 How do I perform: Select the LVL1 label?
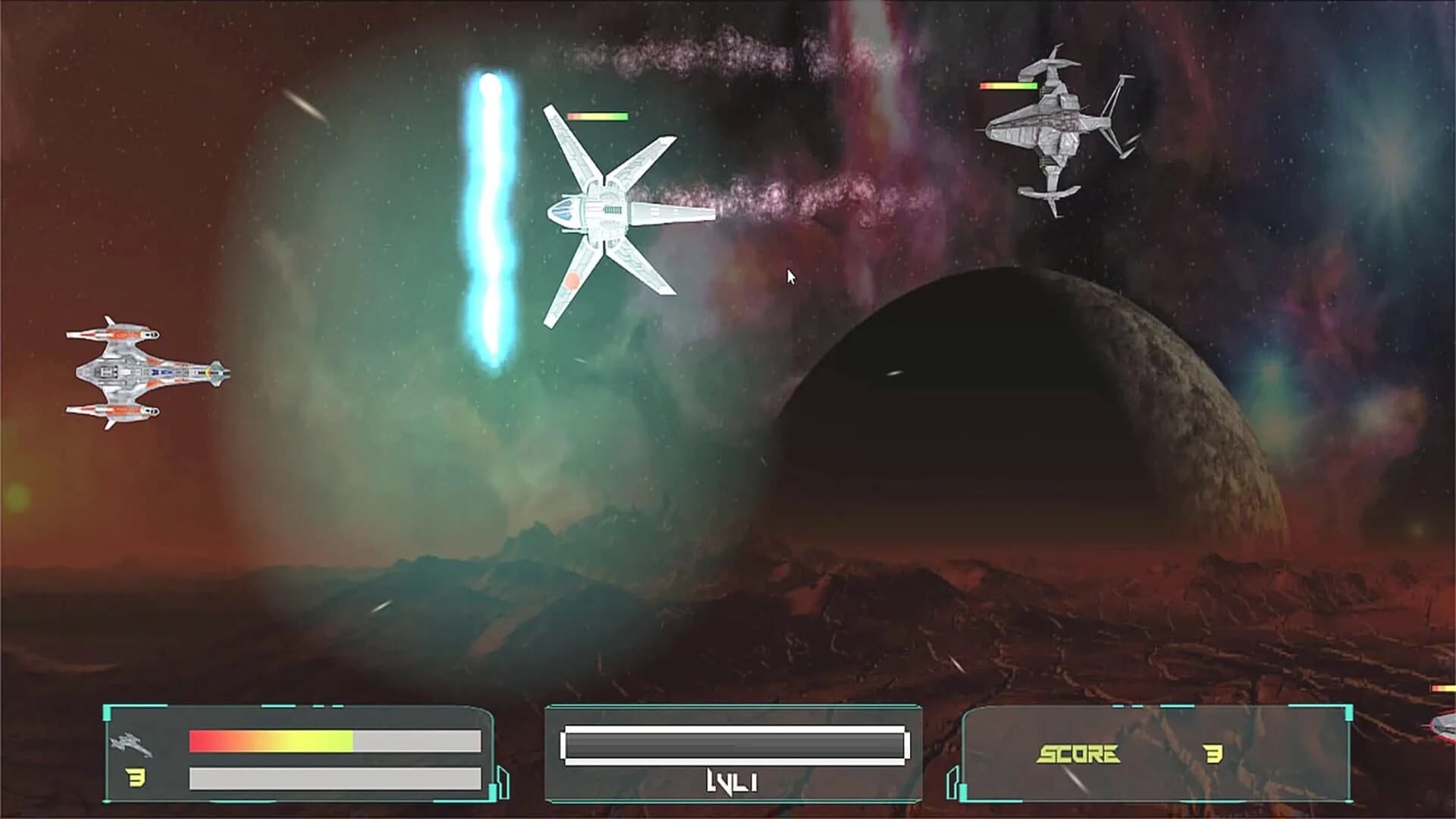[732, 783]
